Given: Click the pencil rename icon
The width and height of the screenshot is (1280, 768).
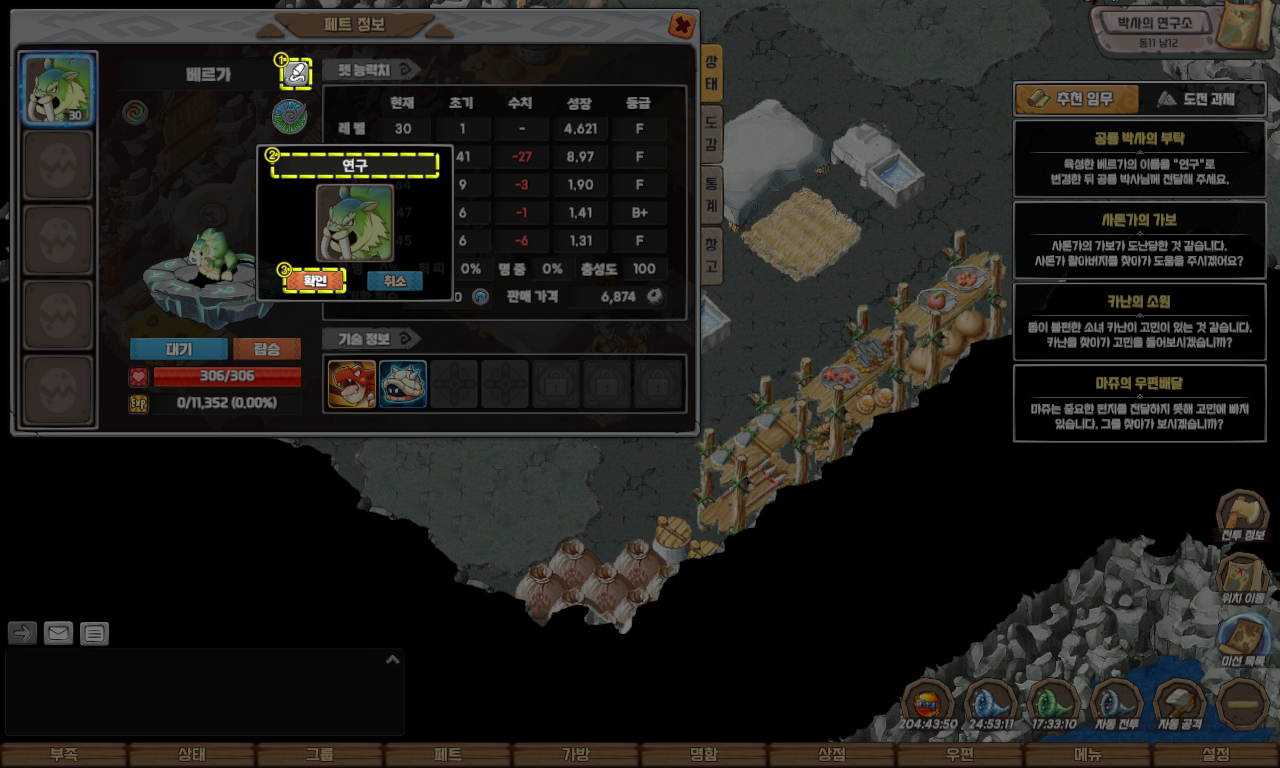Looking at the screenshot, I should [x=295, y=73].
